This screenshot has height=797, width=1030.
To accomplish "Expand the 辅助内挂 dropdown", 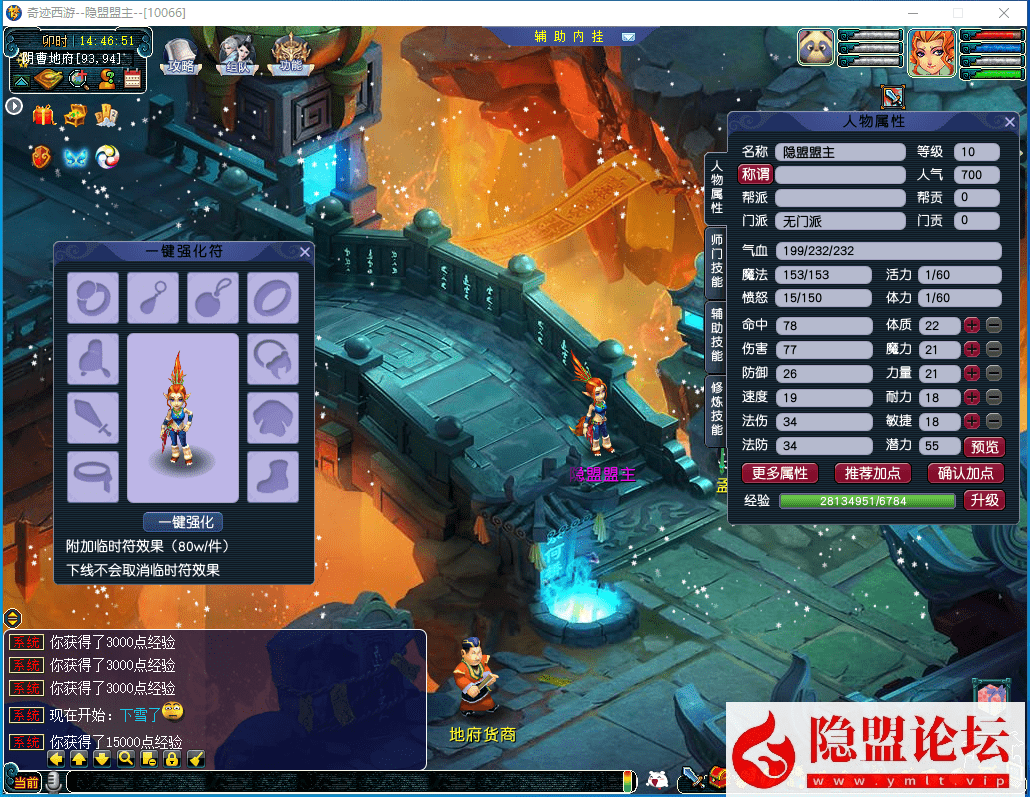I will tap(628, 37).
